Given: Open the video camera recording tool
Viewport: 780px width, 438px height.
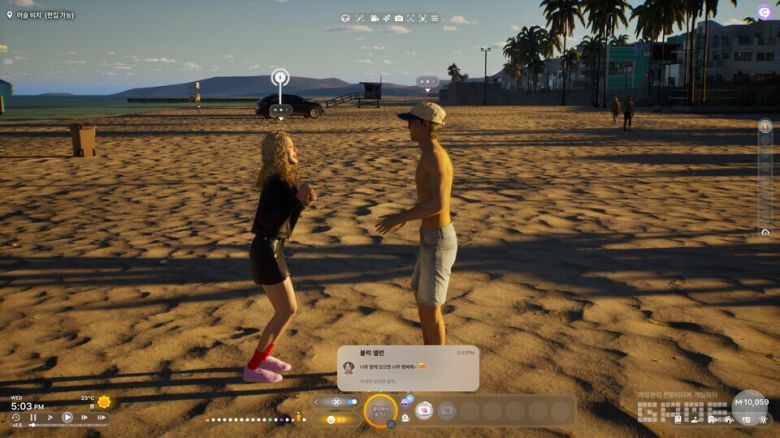Looking at the screenshot, I should click(374, 18).
